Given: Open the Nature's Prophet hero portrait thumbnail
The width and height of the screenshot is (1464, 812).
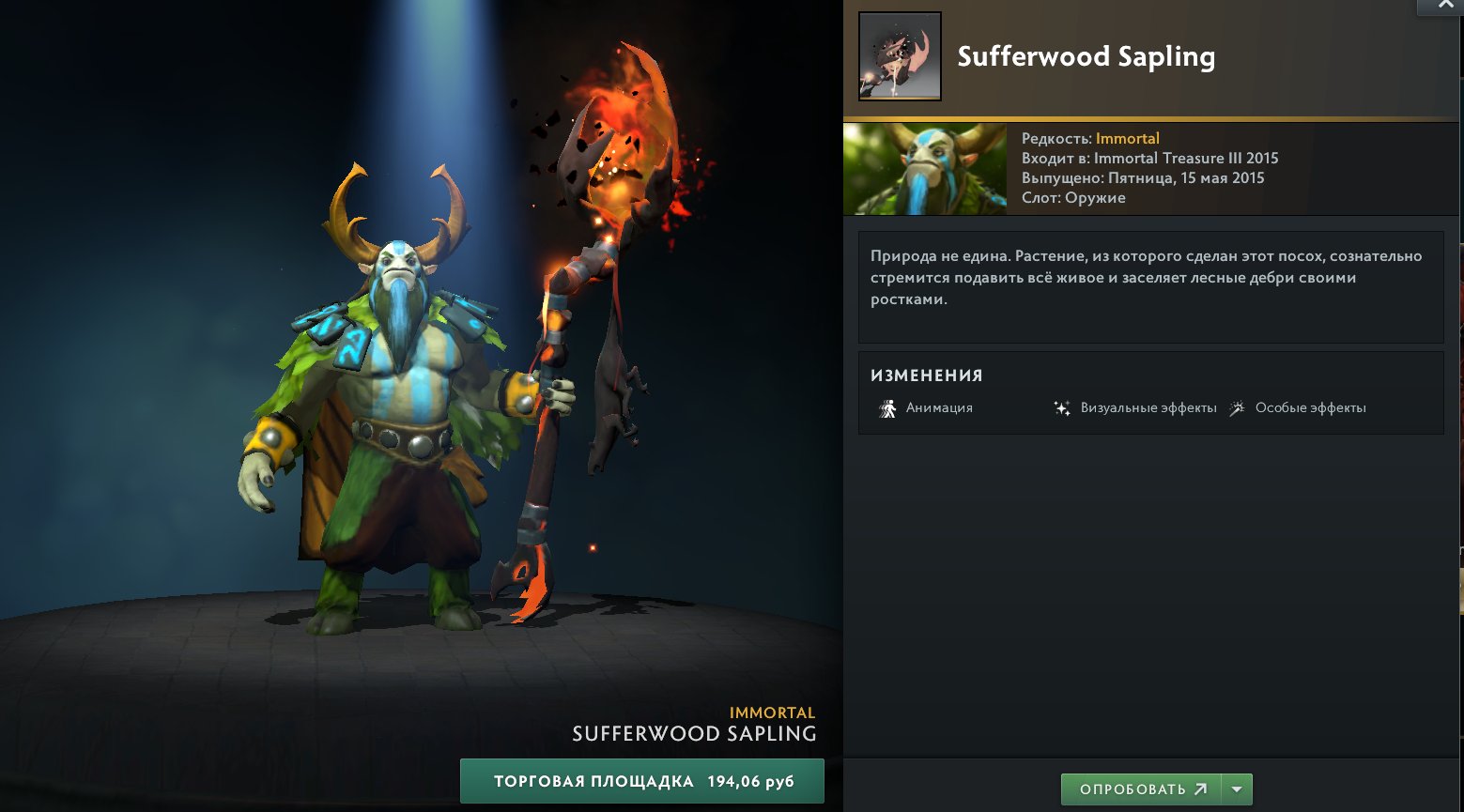Looking at the screenshot, I should pyautogui.click(x=924, y=169).
